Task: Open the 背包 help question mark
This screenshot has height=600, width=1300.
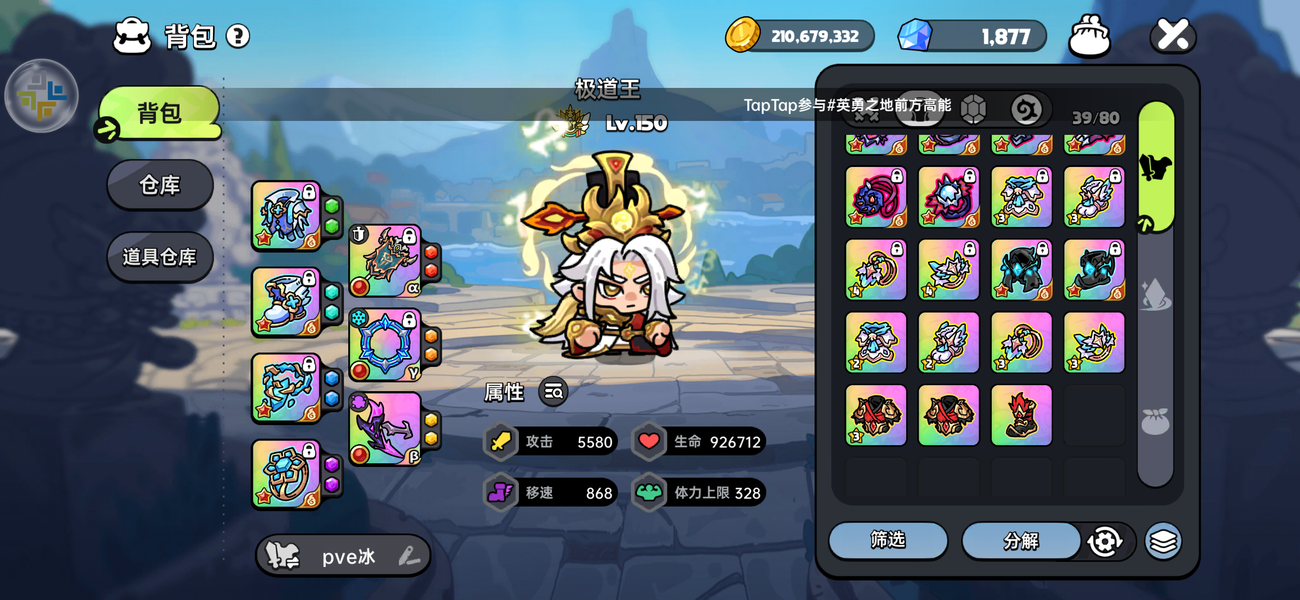Action: click(237, 37)
